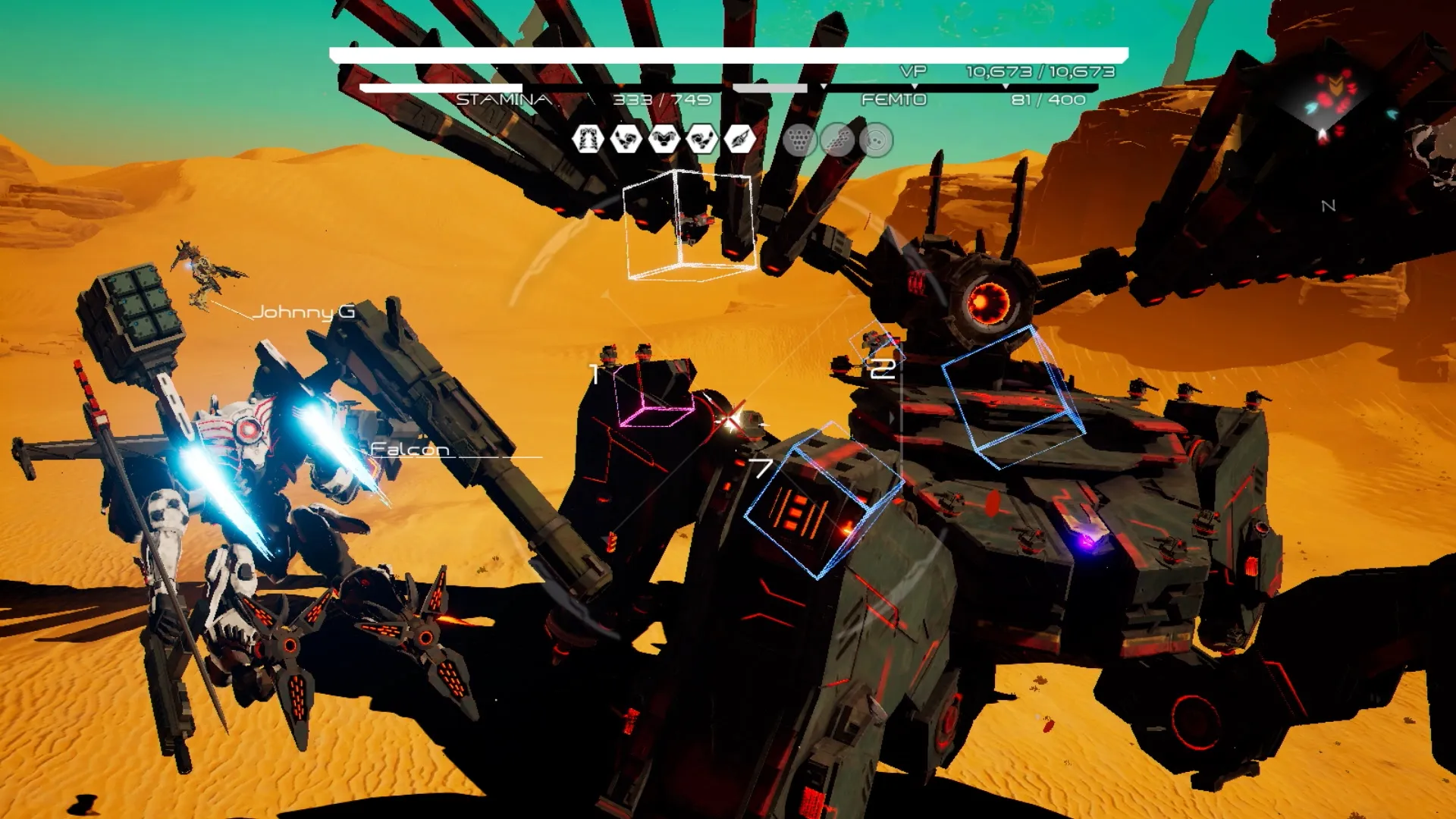Activate the diagonal dotted stripe circular icon

point(837,140)
